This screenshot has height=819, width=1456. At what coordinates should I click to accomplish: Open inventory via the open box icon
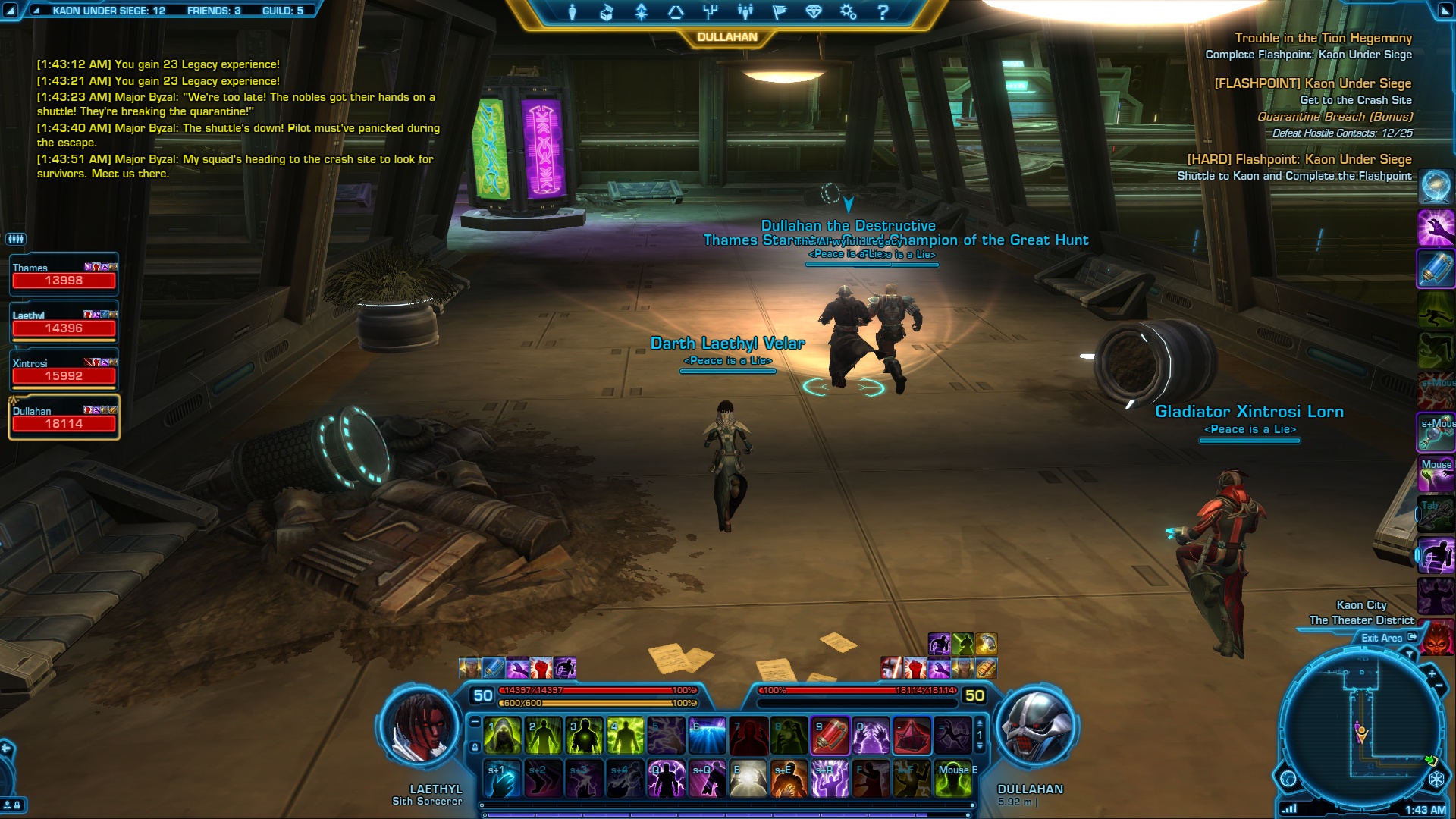tap(607, 12)
